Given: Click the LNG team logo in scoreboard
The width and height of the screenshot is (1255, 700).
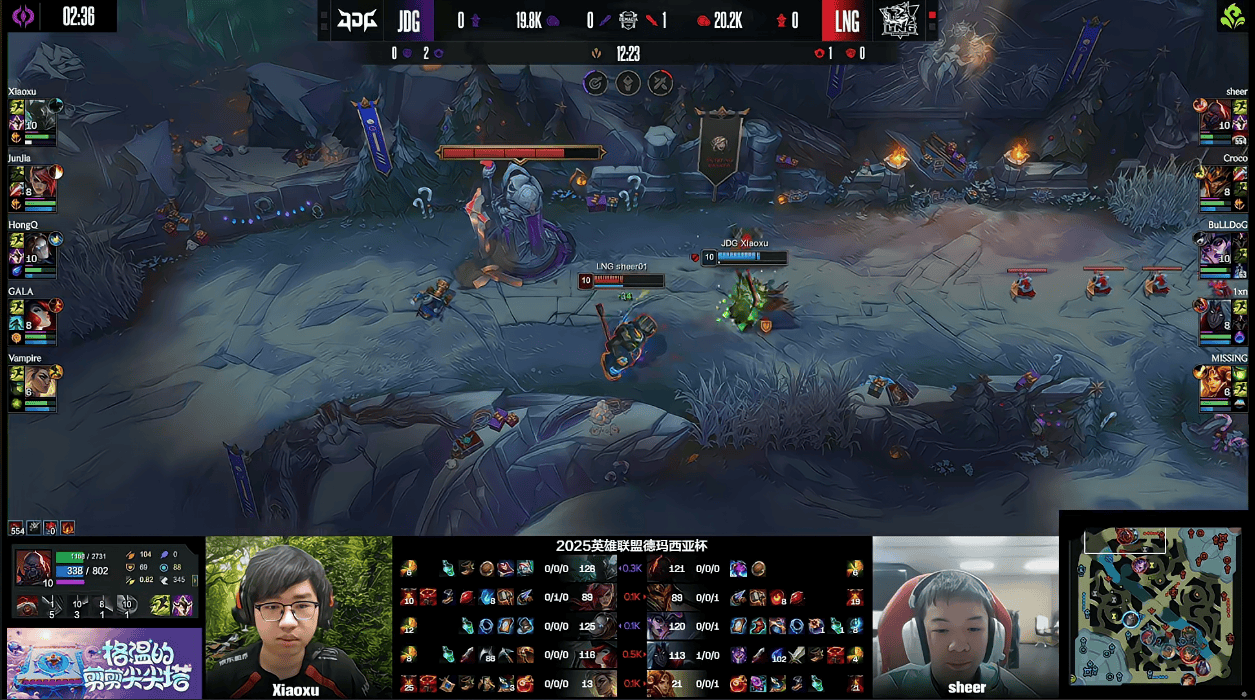Looking at the screenshot, I should tap(898, 20).
